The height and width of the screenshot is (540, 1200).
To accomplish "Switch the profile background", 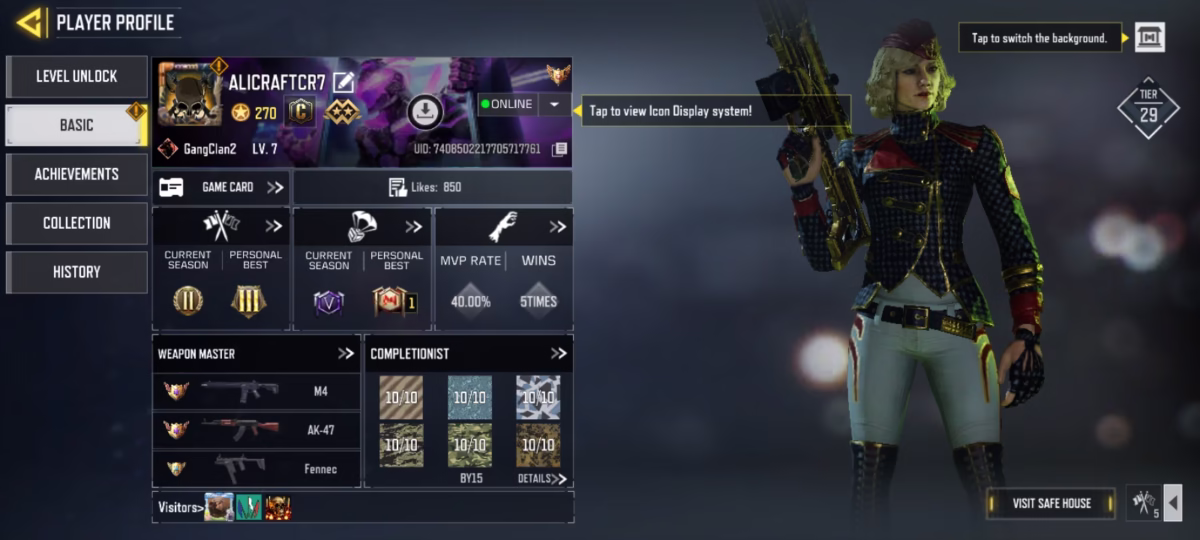I will point(1149,38).
